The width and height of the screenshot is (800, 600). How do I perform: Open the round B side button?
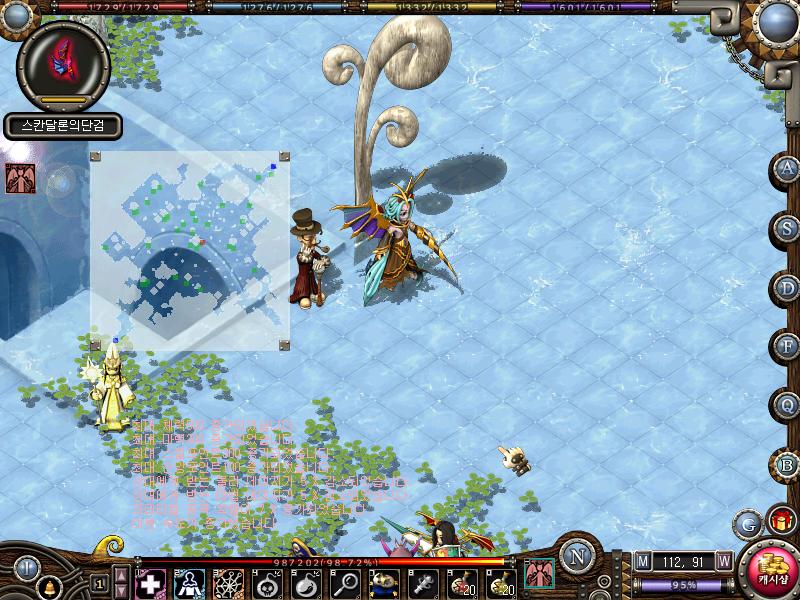[x=787, y=465]
